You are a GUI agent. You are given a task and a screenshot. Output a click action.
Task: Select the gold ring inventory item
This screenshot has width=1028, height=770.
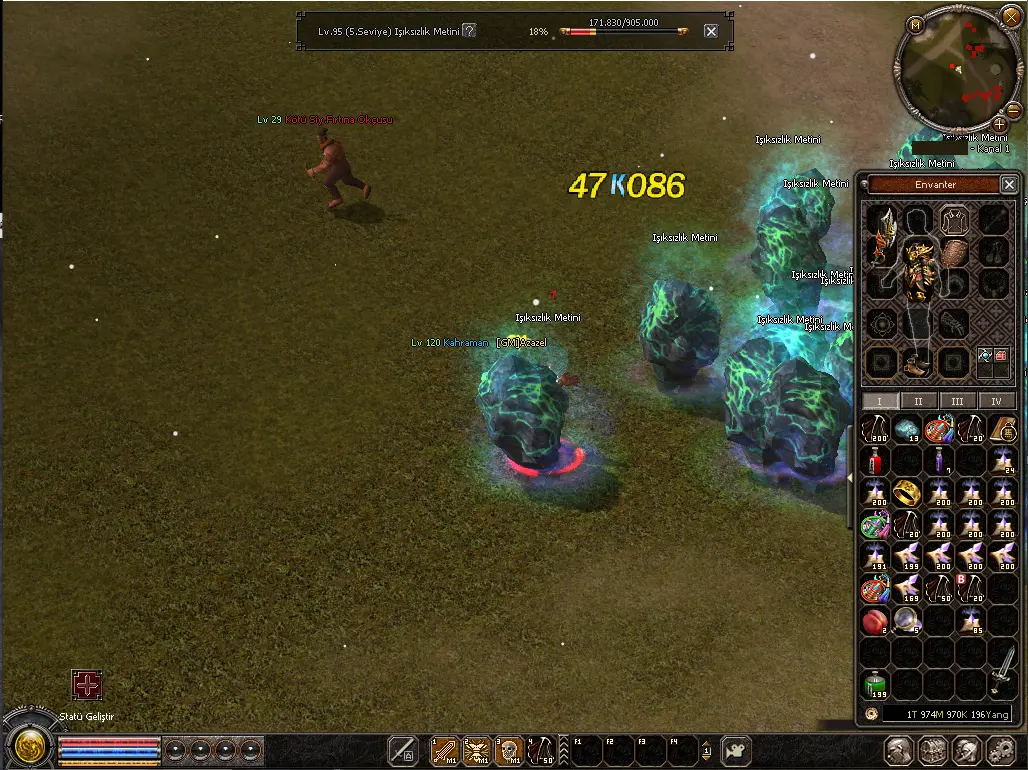907,492
